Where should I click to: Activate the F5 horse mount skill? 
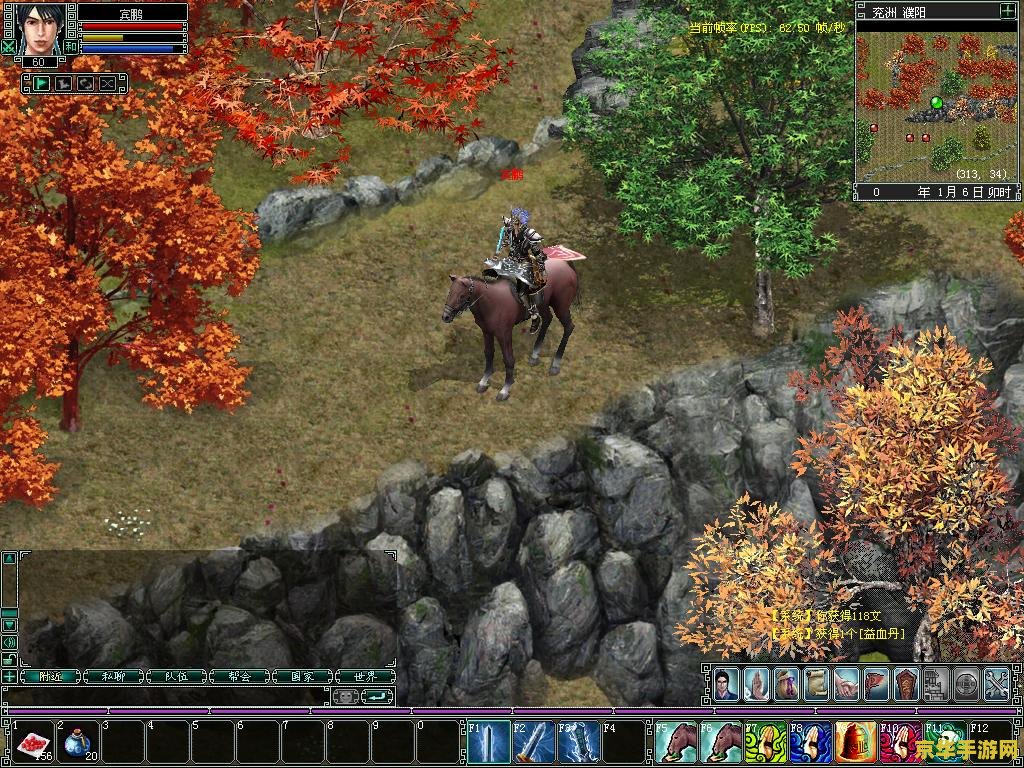[677, 742]
